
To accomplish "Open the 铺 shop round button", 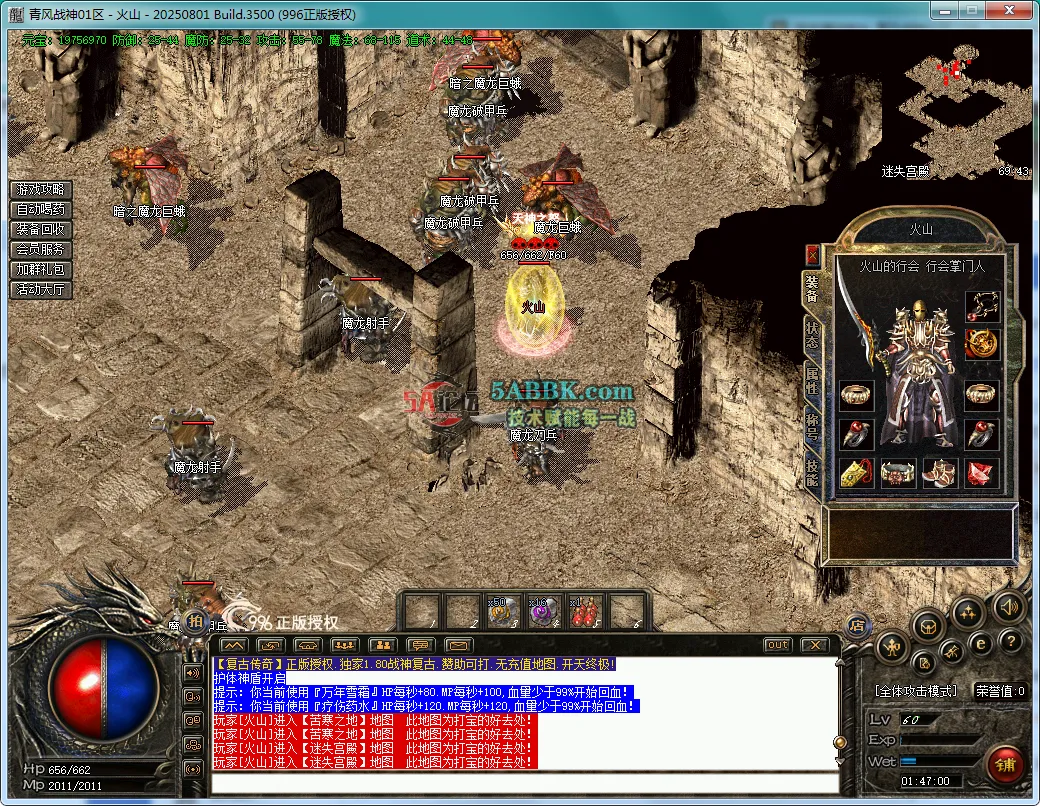I will pos(1005,764).
